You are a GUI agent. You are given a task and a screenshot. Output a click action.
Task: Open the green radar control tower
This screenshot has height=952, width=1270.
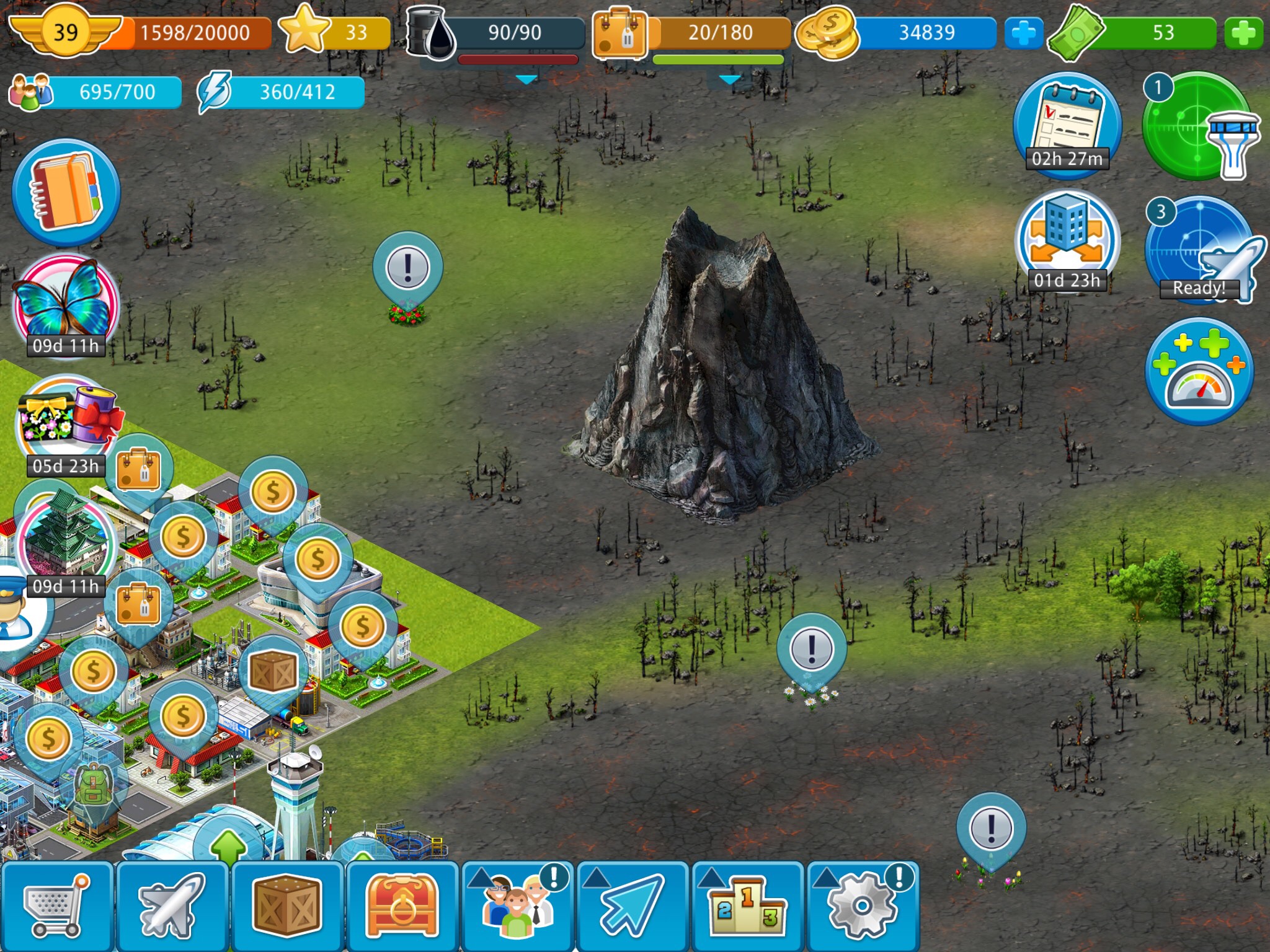(x=1198, y=127)
